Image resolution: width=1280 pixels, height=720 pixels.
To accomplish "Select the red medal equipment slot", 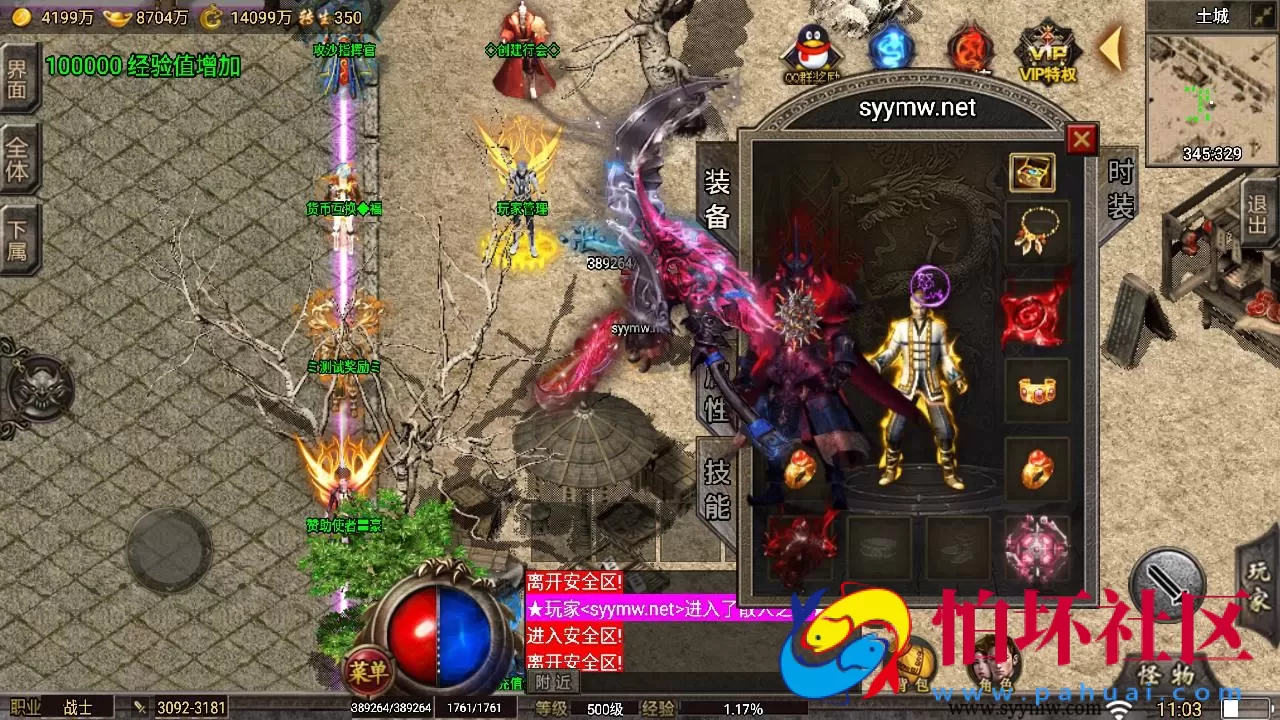I will point(1036,312).
